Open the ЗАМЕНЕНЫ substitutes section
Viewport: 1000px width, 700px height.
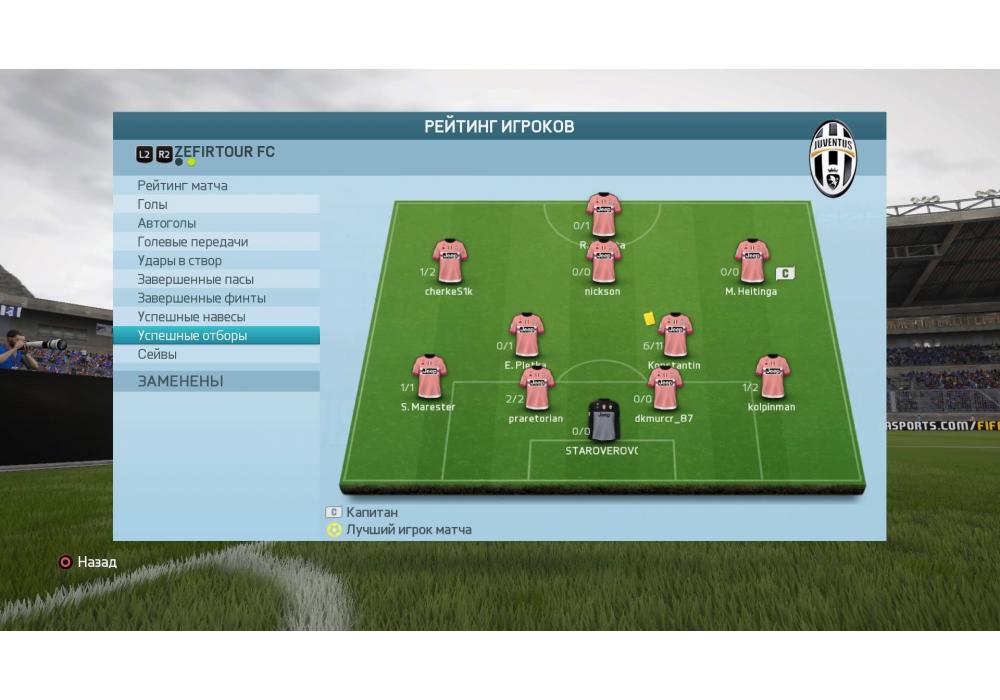tap(181, 381)
